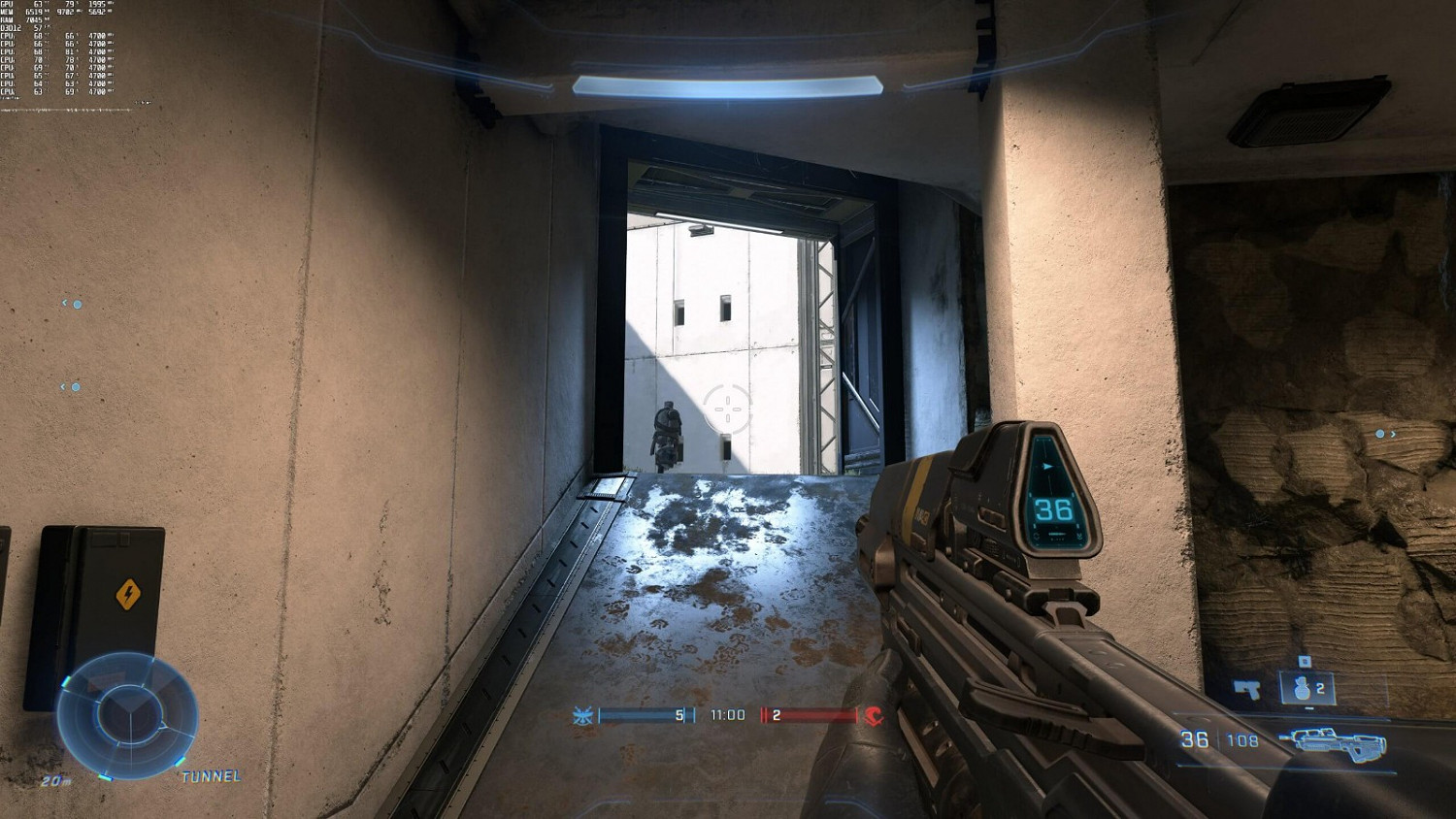Click the red team's faction emblem
This screenshot has width=1456, height=819.
click(x=874, y=715)
